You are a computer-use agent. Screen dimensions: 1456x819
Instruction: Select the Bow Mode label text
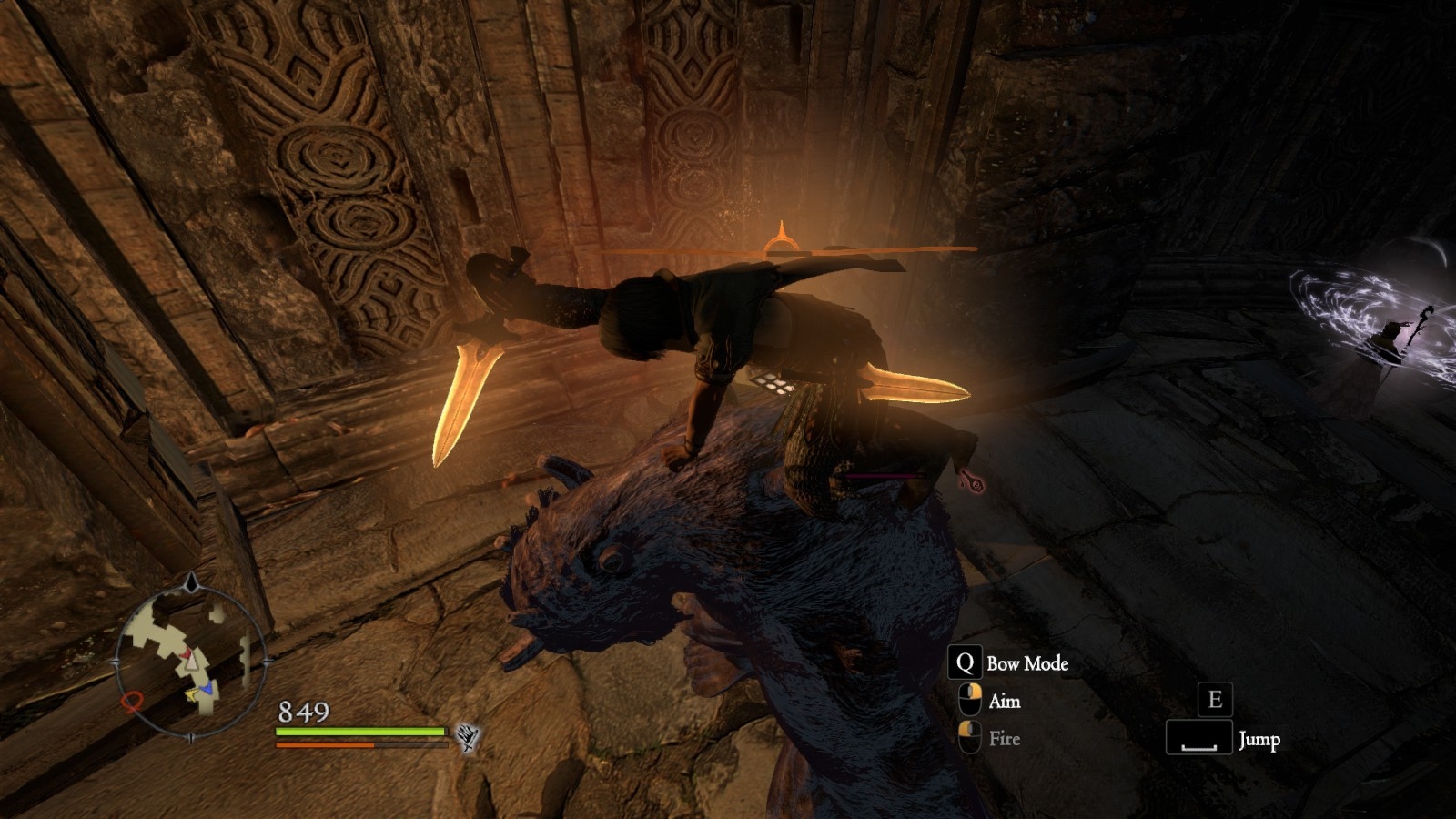1027,664
